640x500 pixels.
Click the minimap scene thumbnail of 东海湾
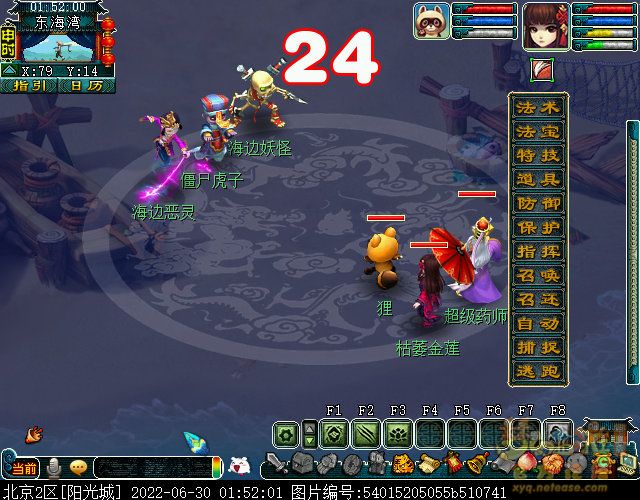[x=57, y=46]
